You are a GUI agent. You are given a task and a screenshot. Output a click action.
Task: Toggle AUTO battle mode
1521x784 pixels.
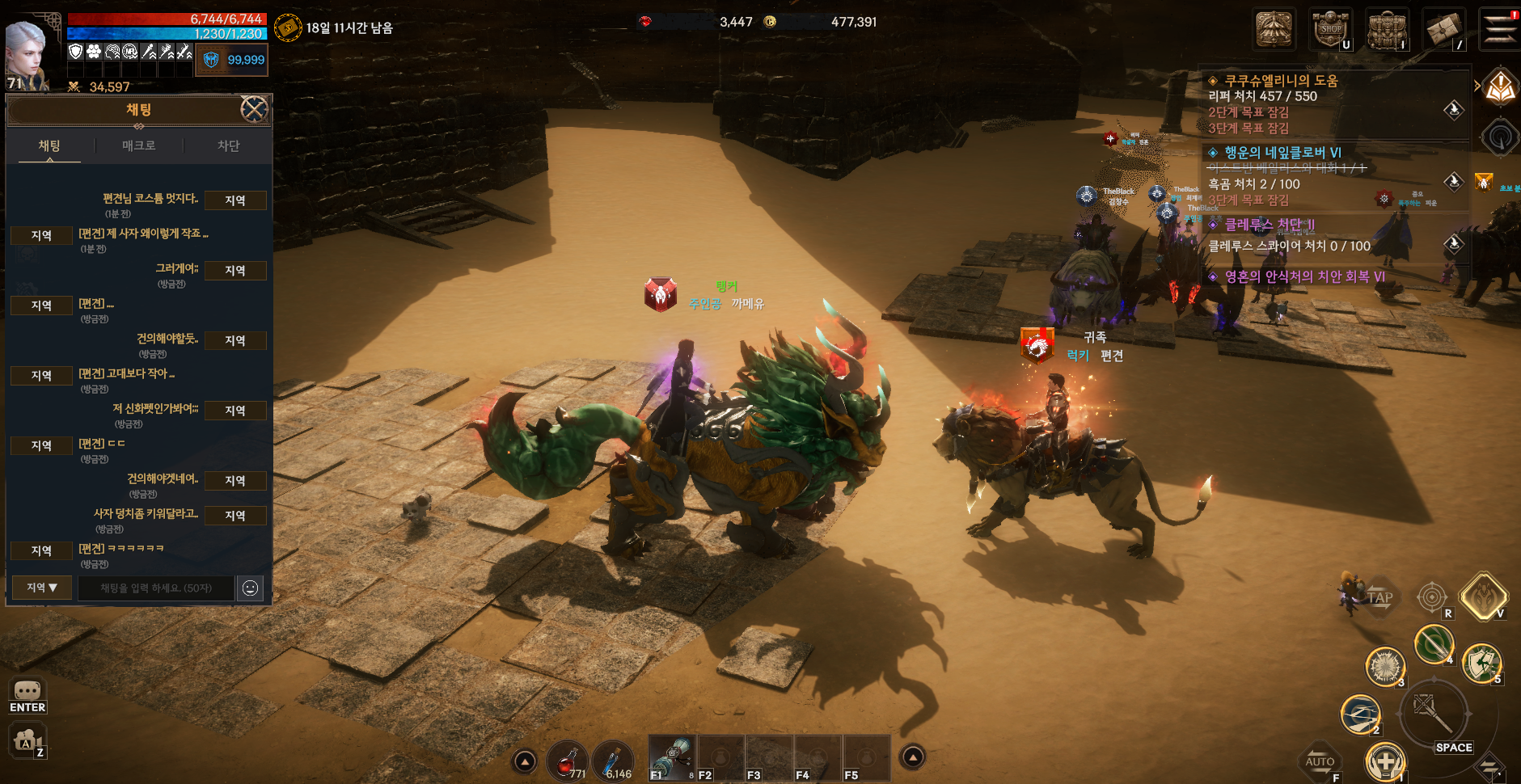click(1320, 761)
